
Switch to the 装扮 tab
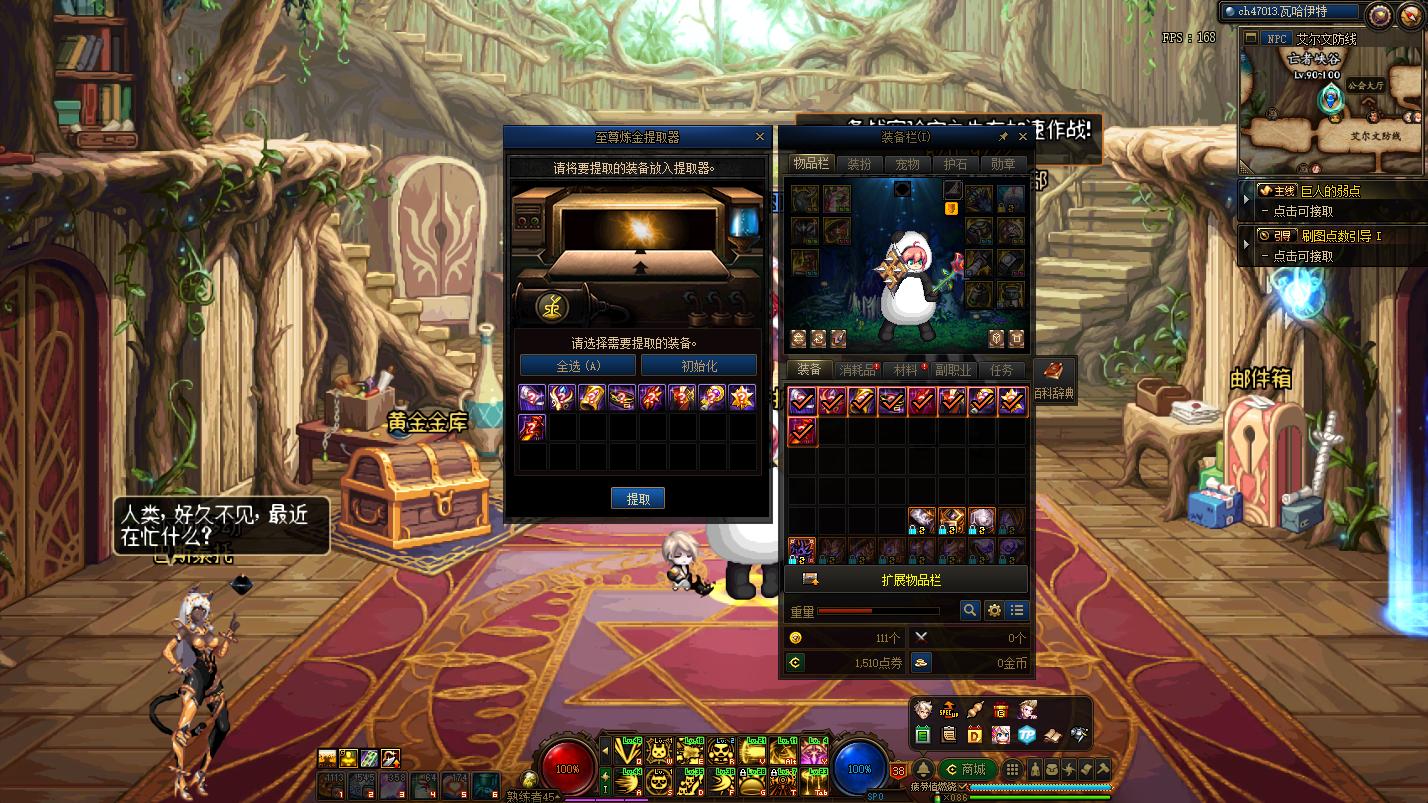point(859,164)
